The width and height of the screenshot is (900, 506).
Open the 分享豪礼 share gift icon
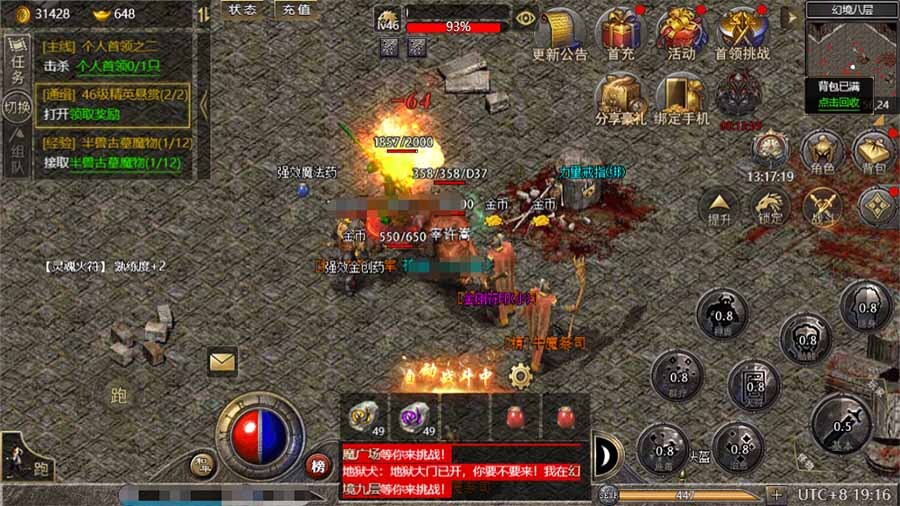coord(619,97)
